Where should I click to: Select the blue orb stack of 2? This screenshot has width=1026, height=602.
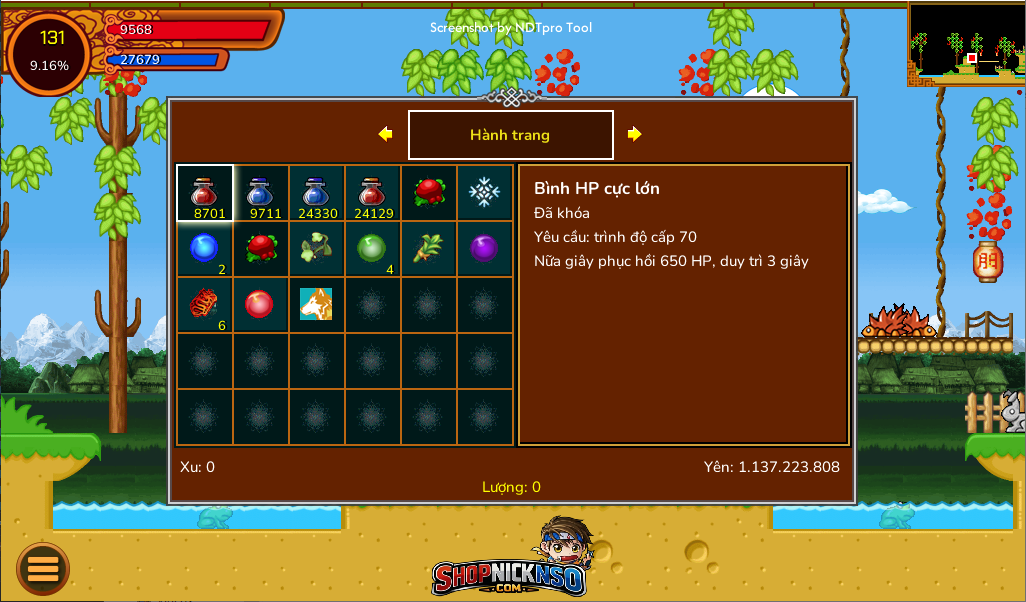pos(205,248)
